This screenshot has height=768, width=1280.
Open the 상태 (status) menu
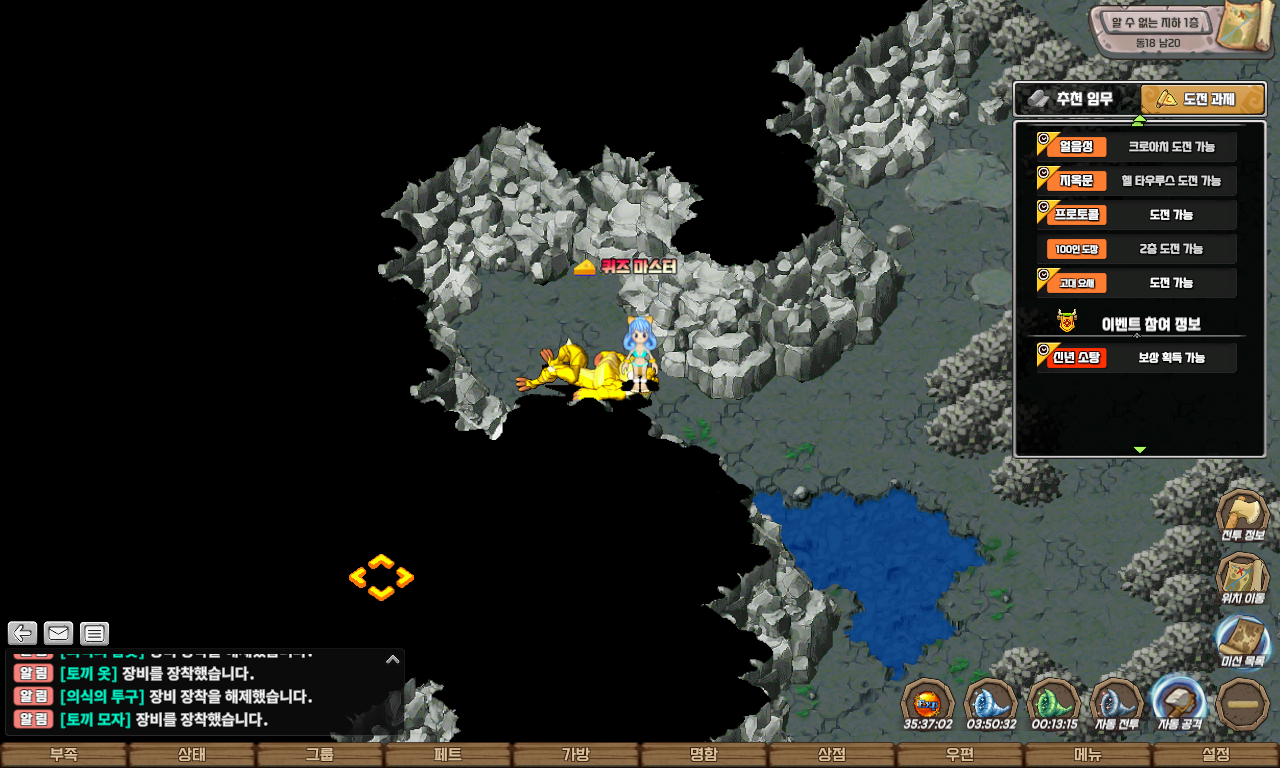click(x=191, y=755)
